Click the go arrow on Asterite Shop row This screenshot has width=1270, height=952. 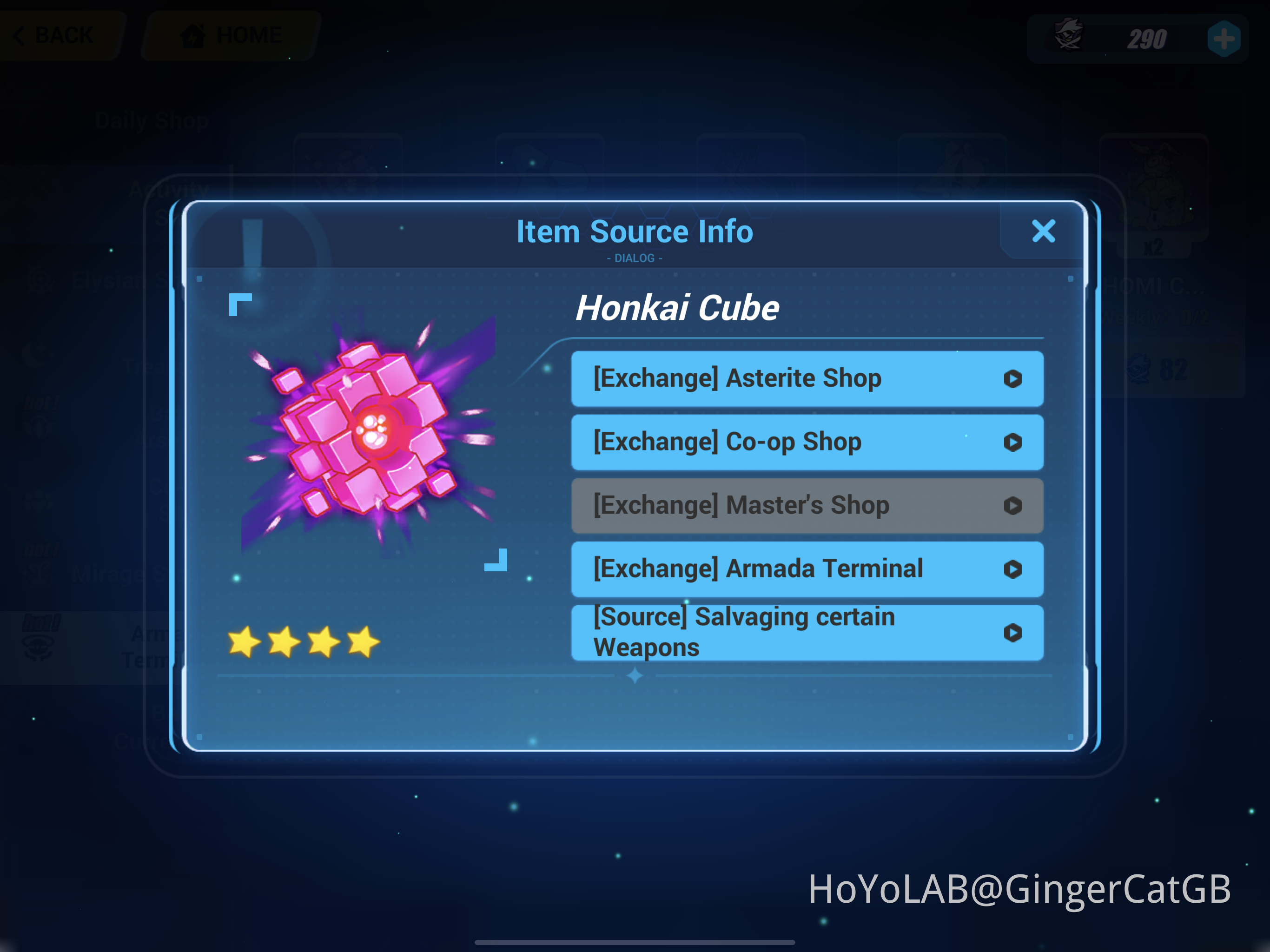pos(1013,379)
